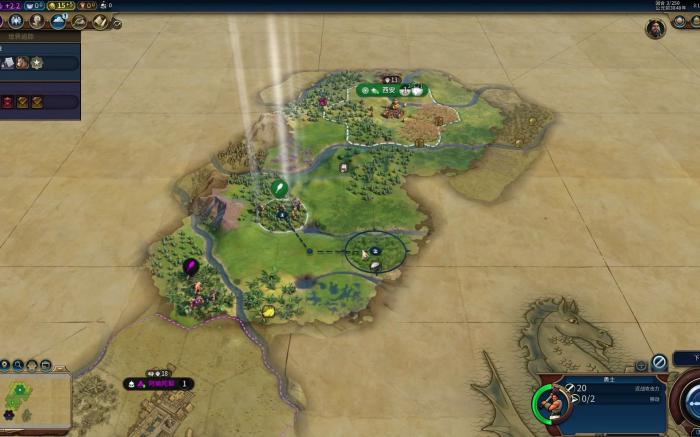Select the warrior unit portrait

(551, 403)
